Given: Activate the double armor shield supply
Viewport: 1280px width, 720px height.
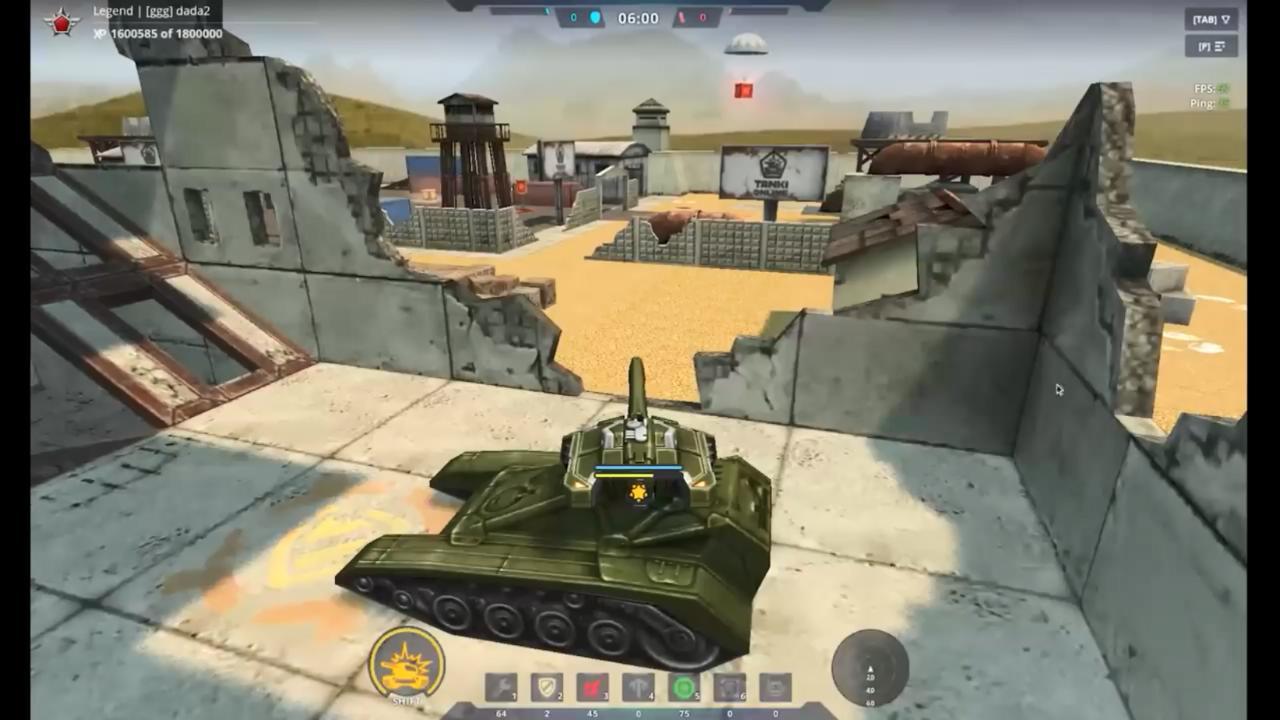Looking at the screenshot, I should click(545, 688).
